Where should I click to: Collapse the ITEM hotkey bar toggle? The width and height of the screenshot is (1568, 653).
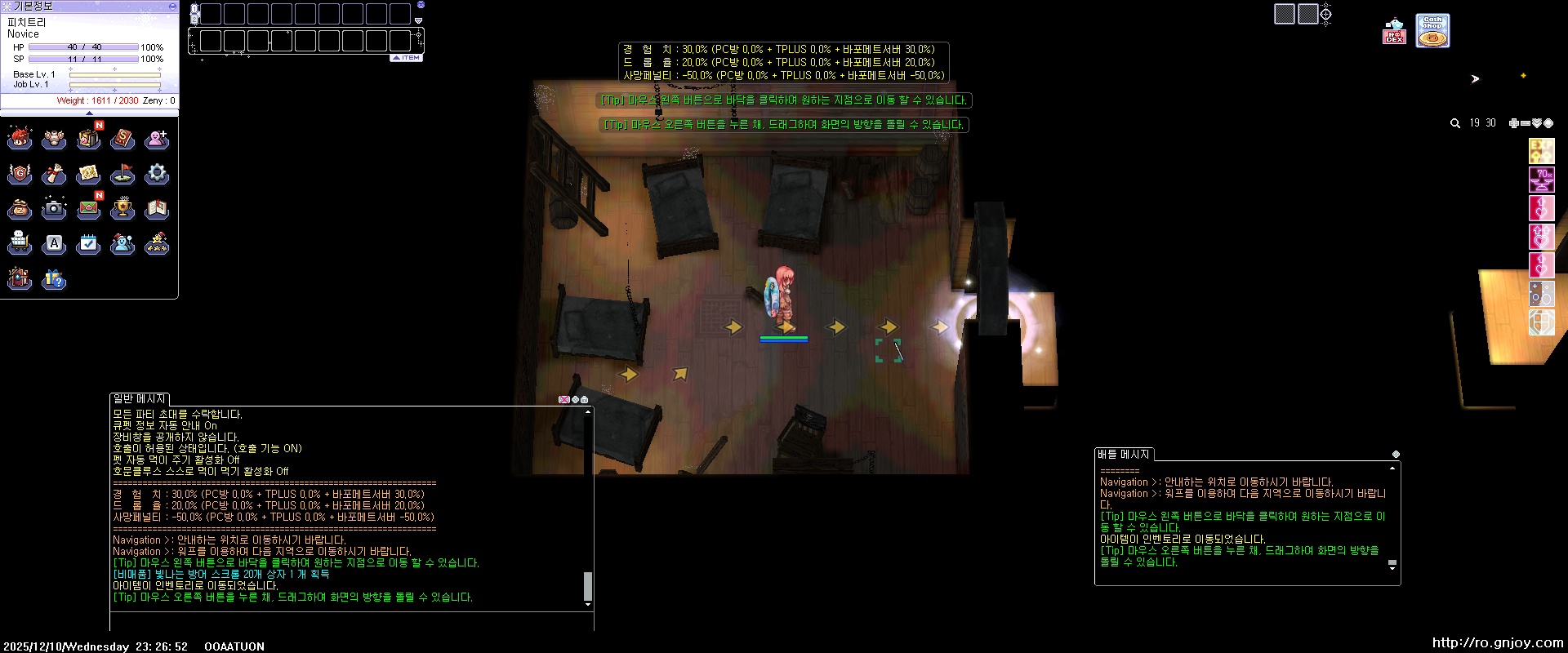[x=407, y=58]
